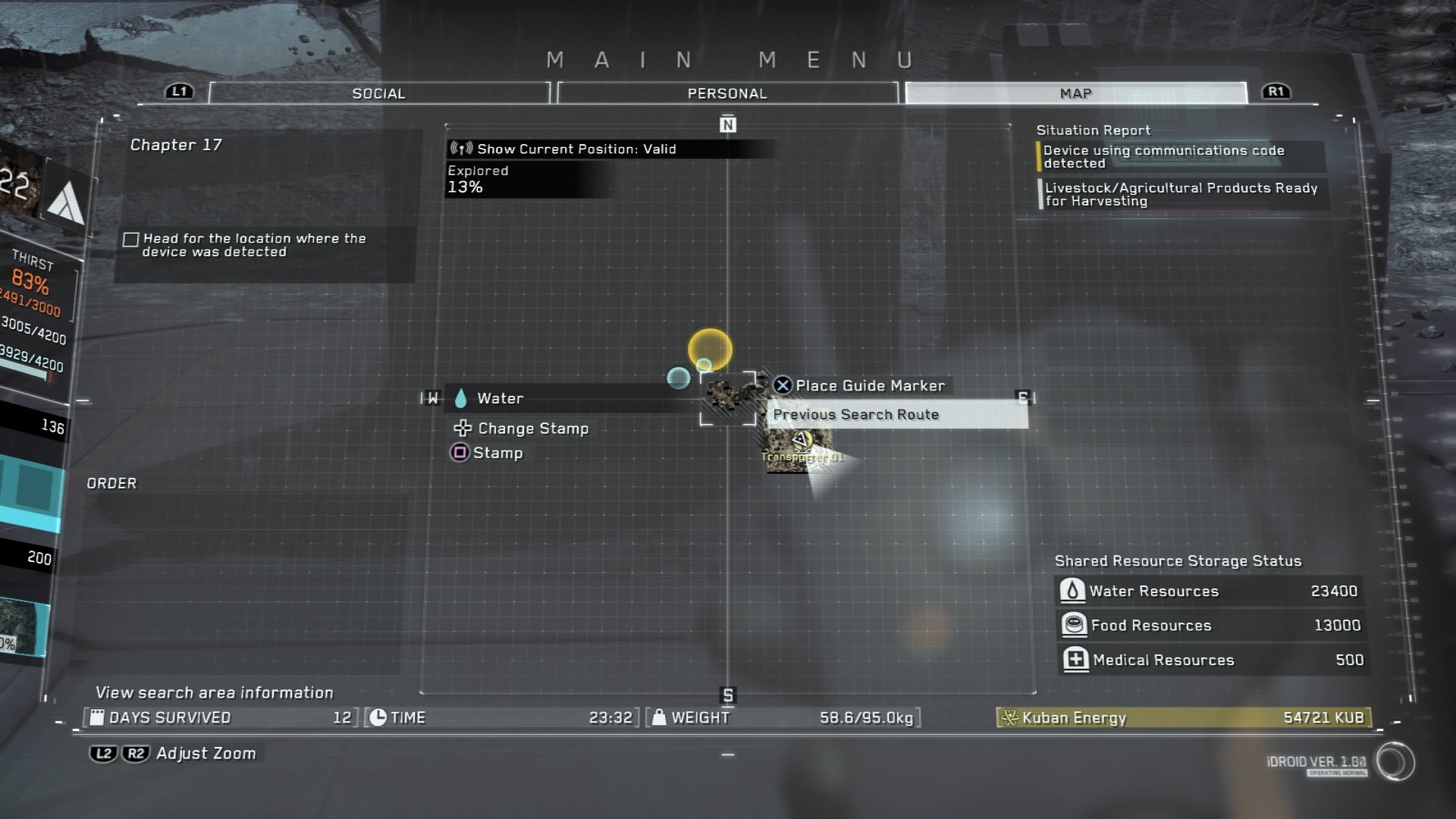Select the Food Resources storage row
1456x819 pixels.
coord(1210,626)
